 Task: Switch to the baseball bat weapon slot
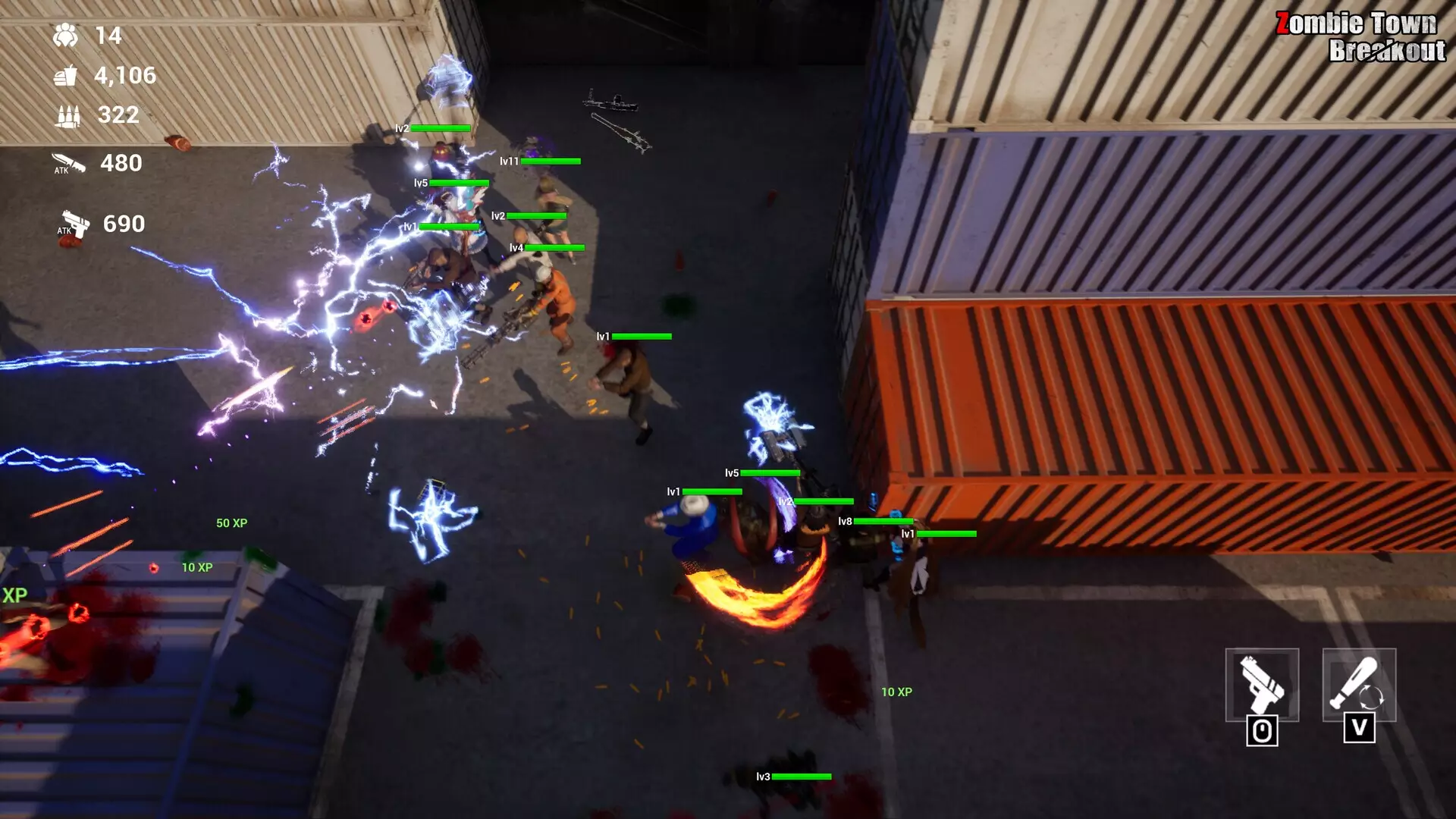[1359, 685]
